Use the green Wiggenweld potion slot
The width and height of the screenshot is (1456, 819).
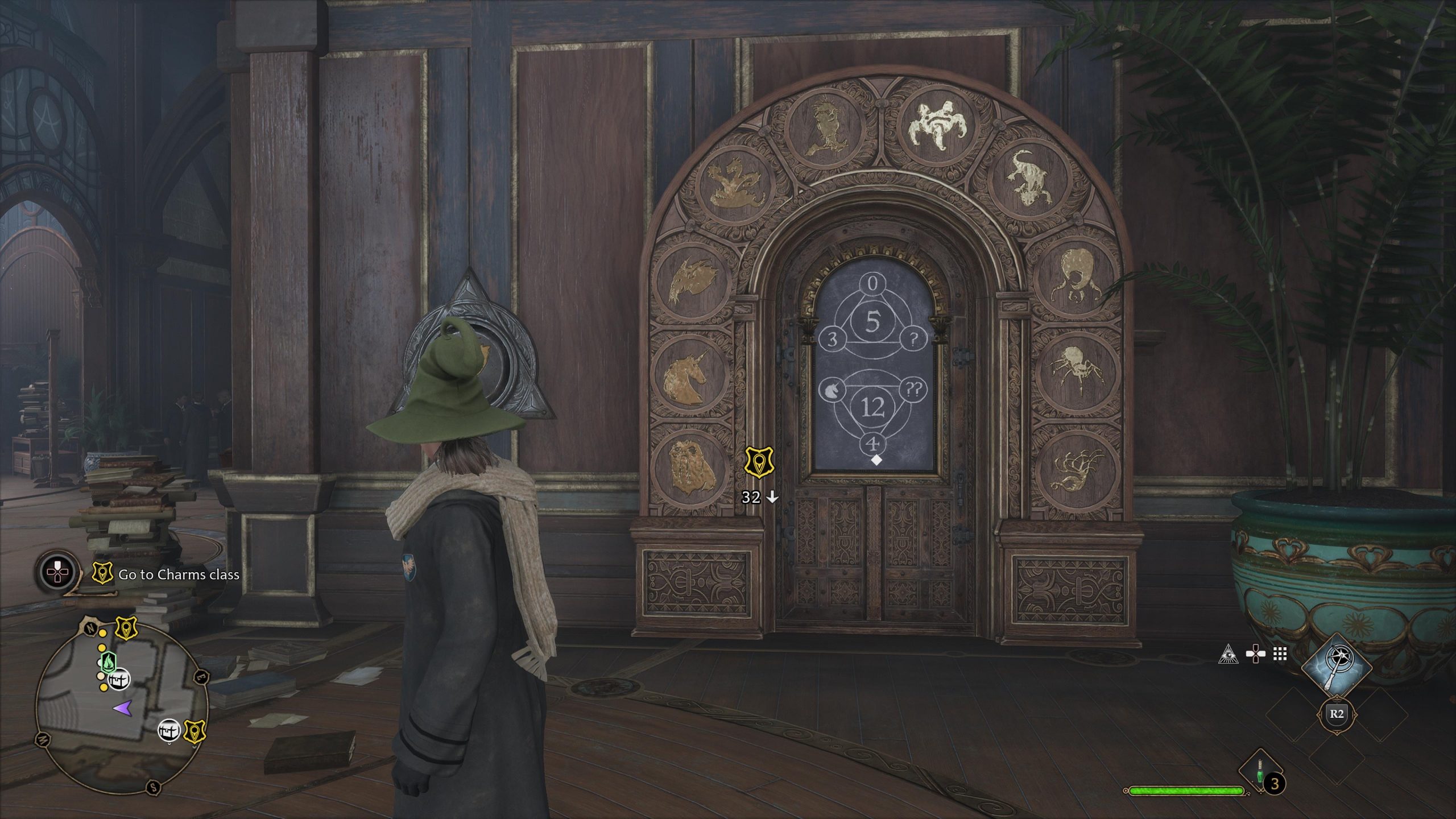1260,771
